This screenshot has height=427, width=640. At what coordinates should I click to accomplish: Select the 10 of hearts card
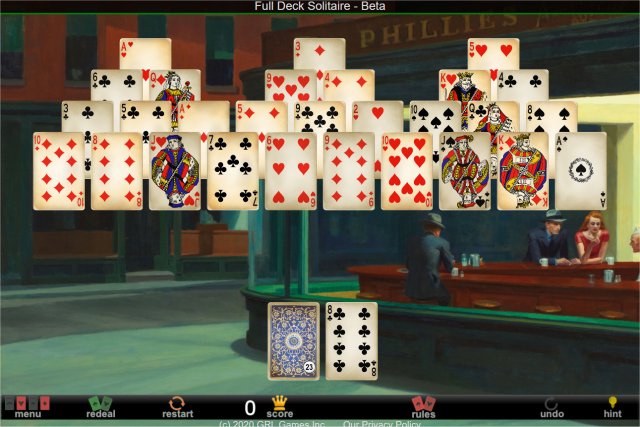click(406, 171)
